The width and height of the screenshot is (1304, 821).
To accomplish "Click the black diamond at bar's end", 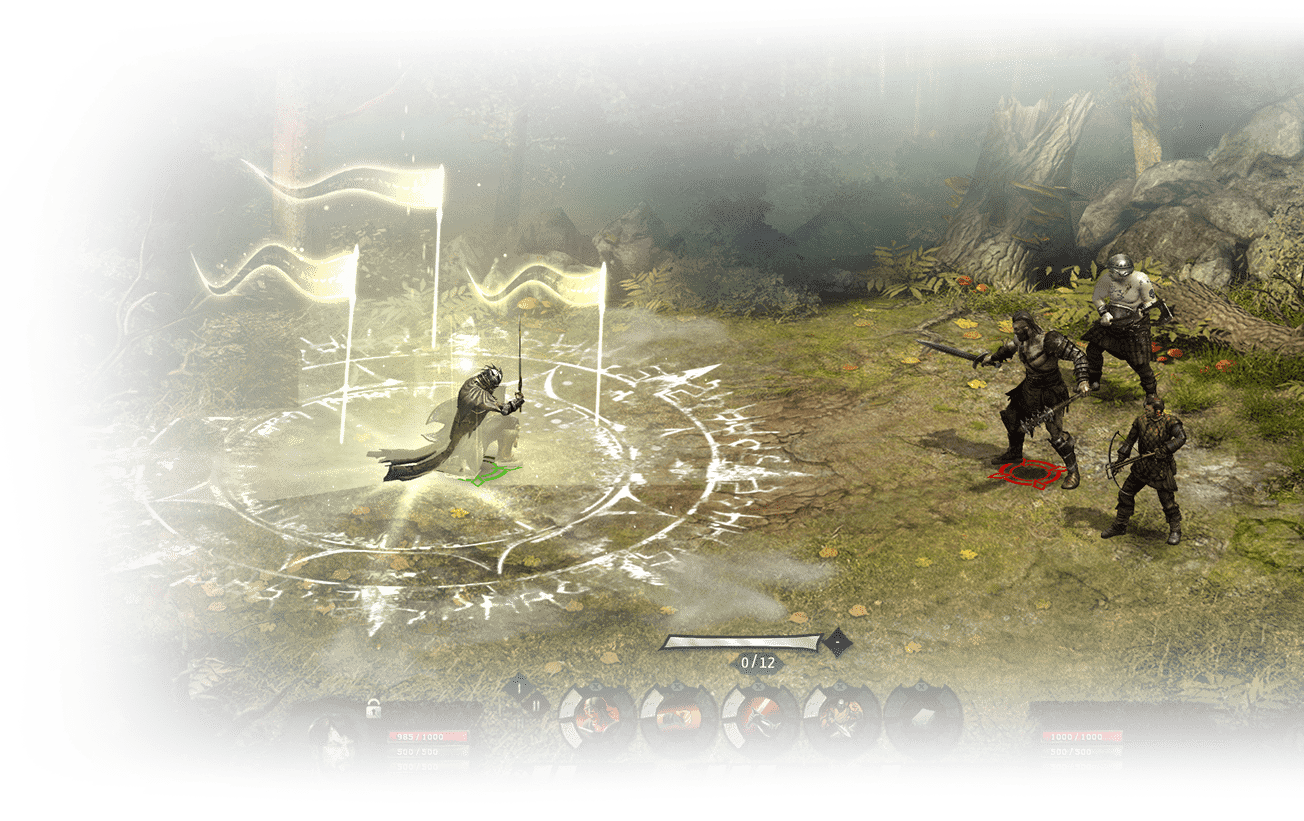I will point(836,642).
